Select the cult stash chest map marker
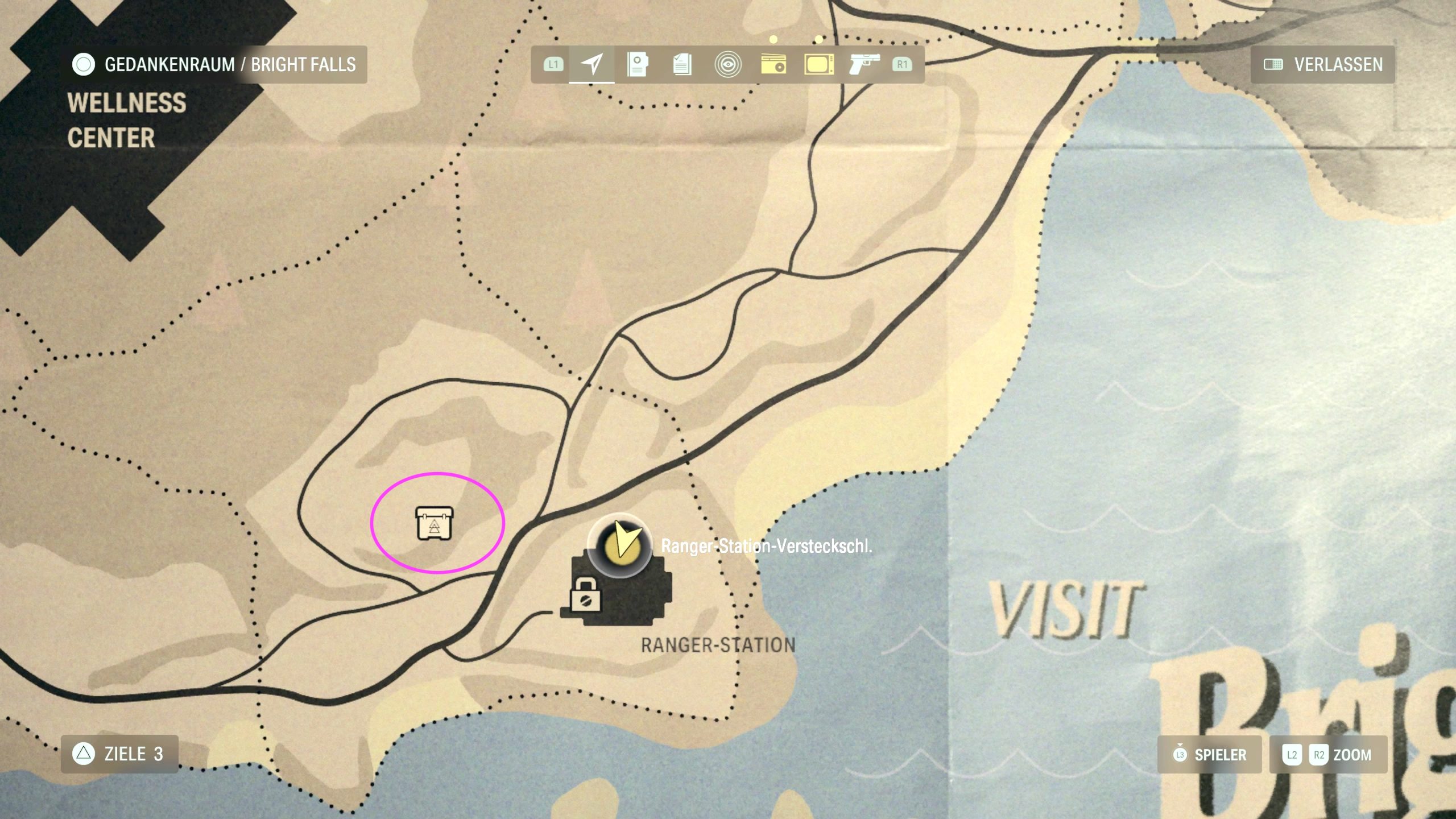The image size is (1456, 819). point(435,523)
